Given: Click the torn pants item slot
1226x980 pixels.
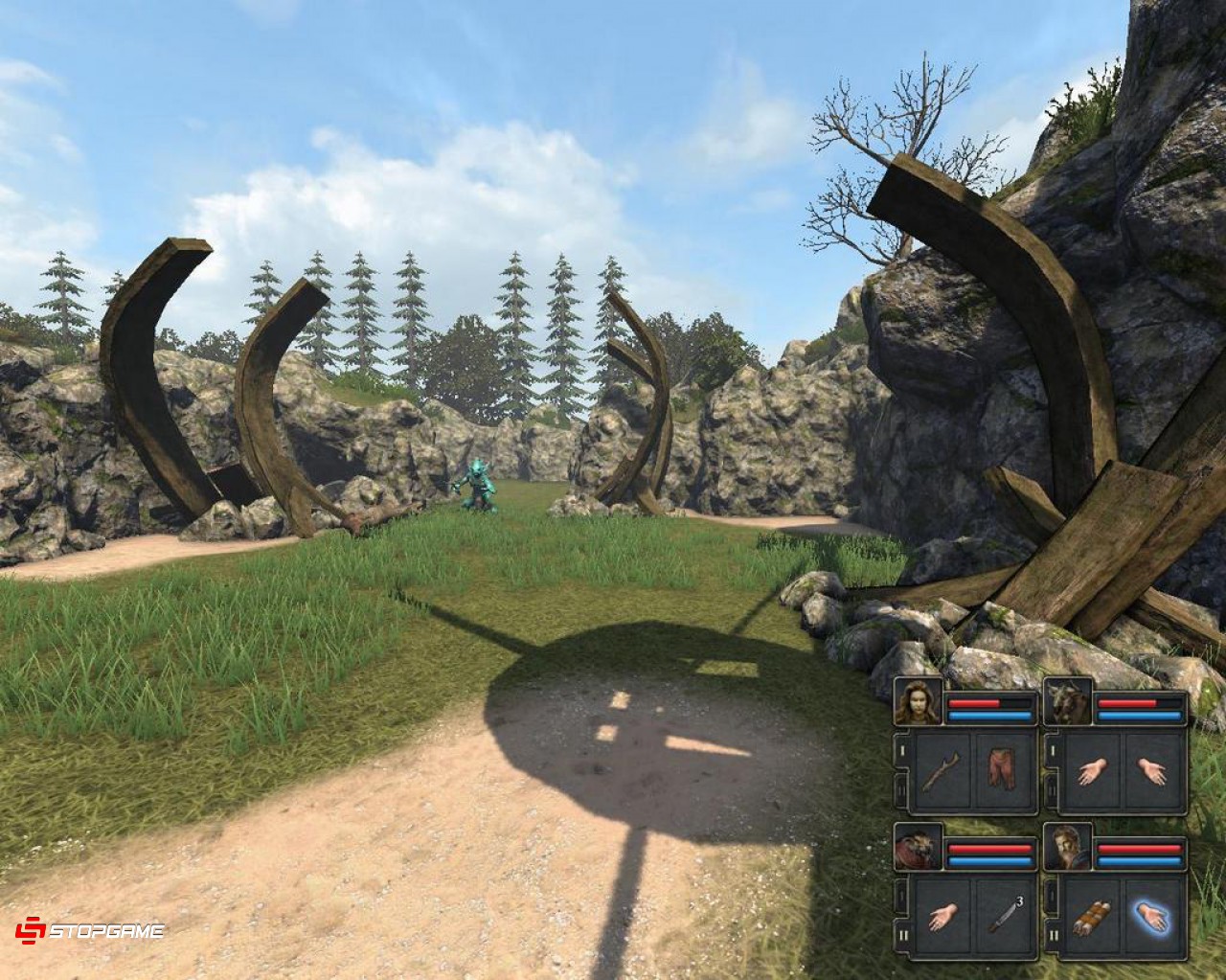Looking at the screenshot, I should coord(1003,769).
